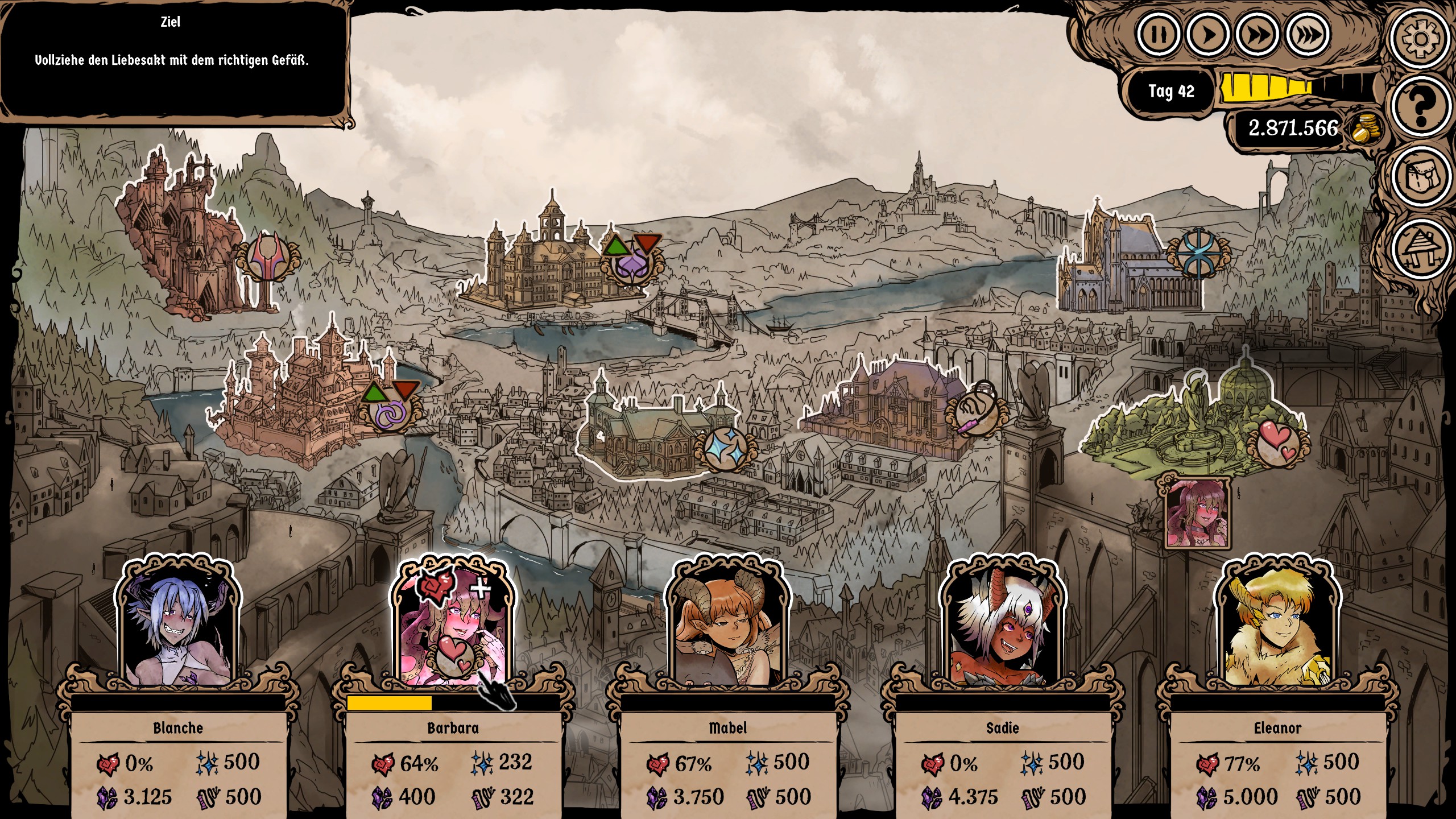Open the backpack inventory button
Screen dimensions: 1456x819
1420,177
